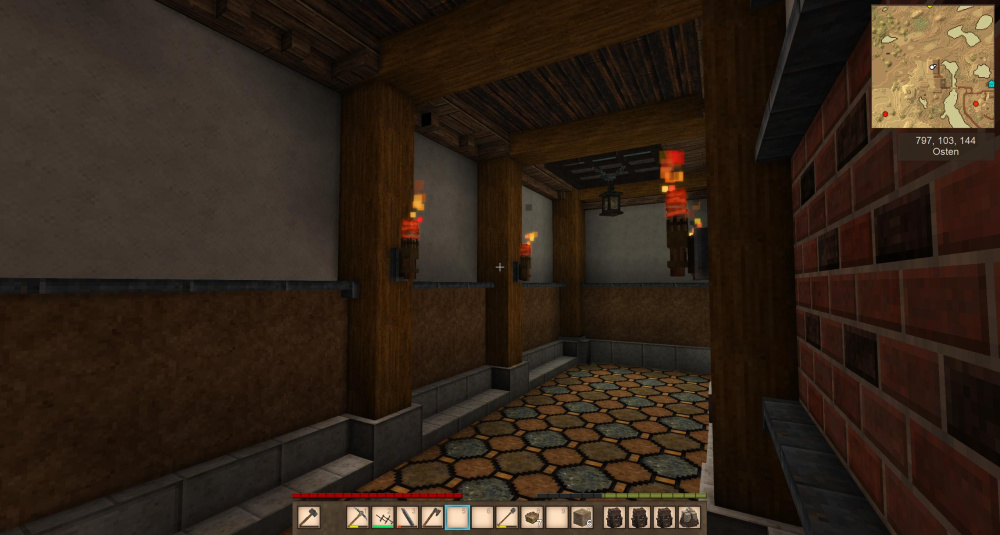
Task: Click the grey bag in the rightmost slot
Action: [x=689, y=517]
